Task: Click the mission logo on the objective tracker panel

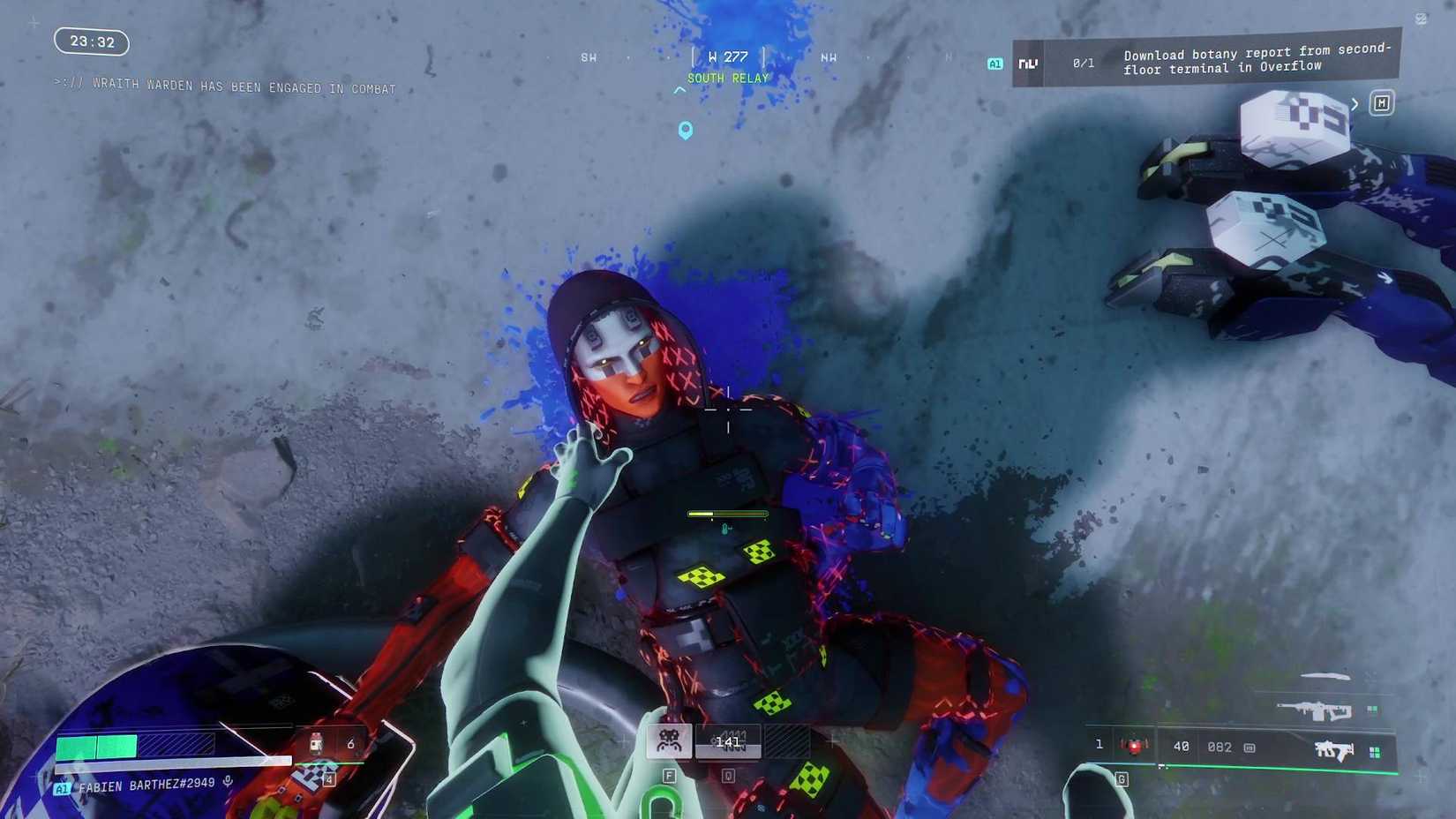Action: point(1028,63)
